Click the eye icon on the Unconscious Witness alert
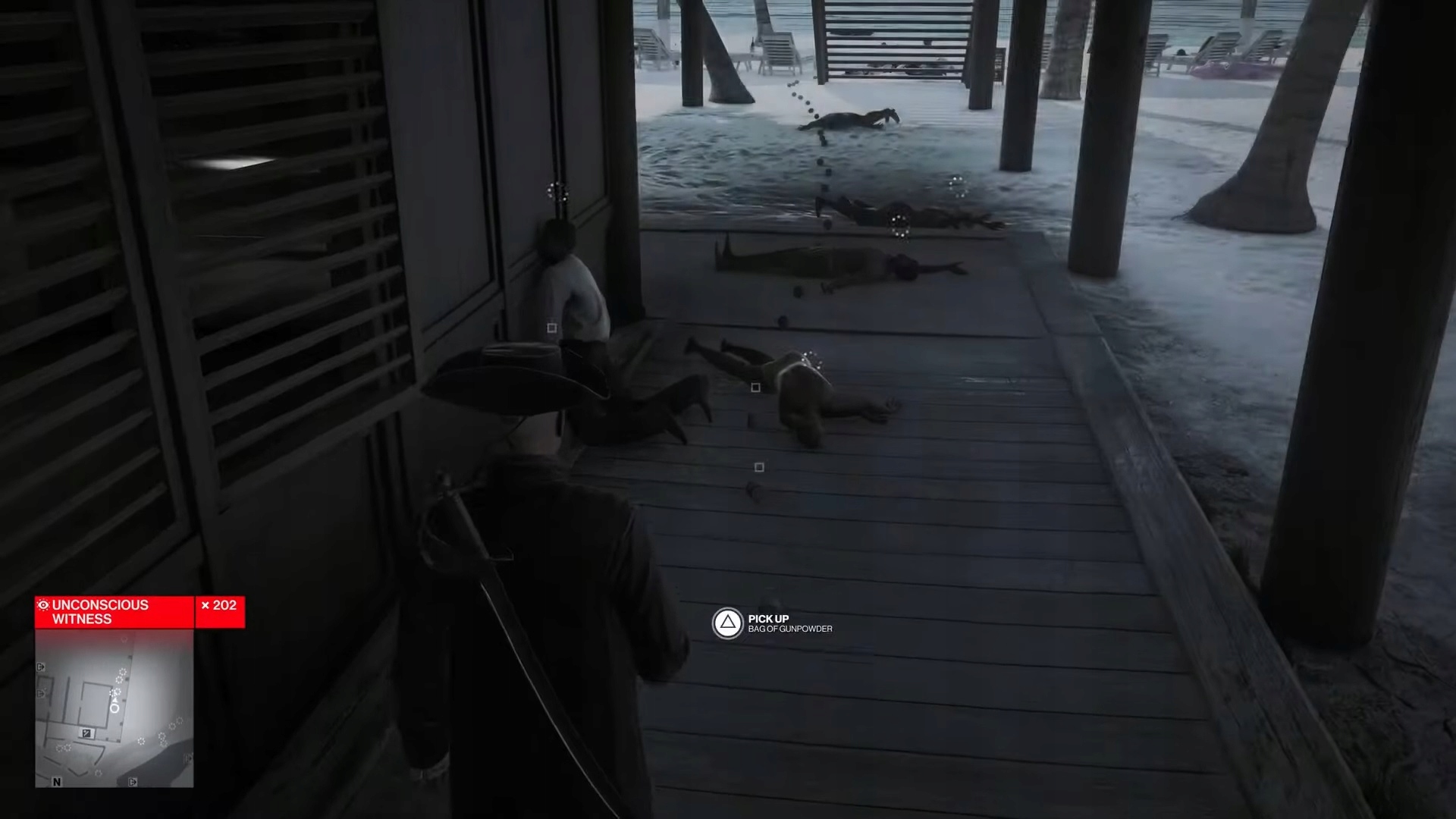1456x819 pixels. tap(43, 605)
